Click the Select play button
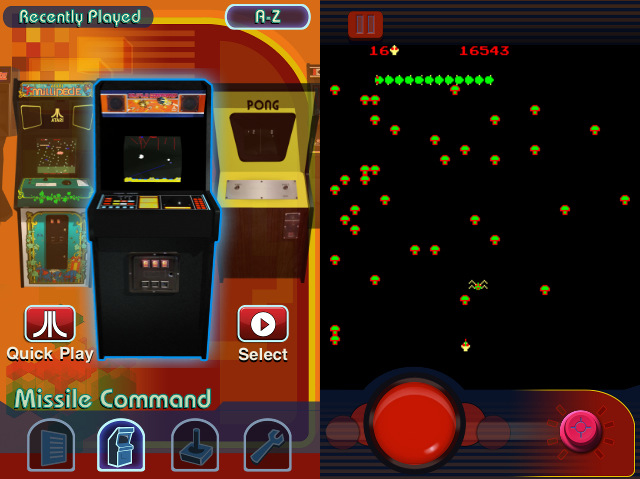The height and width of the screenshot is (479, 640). 263,325
